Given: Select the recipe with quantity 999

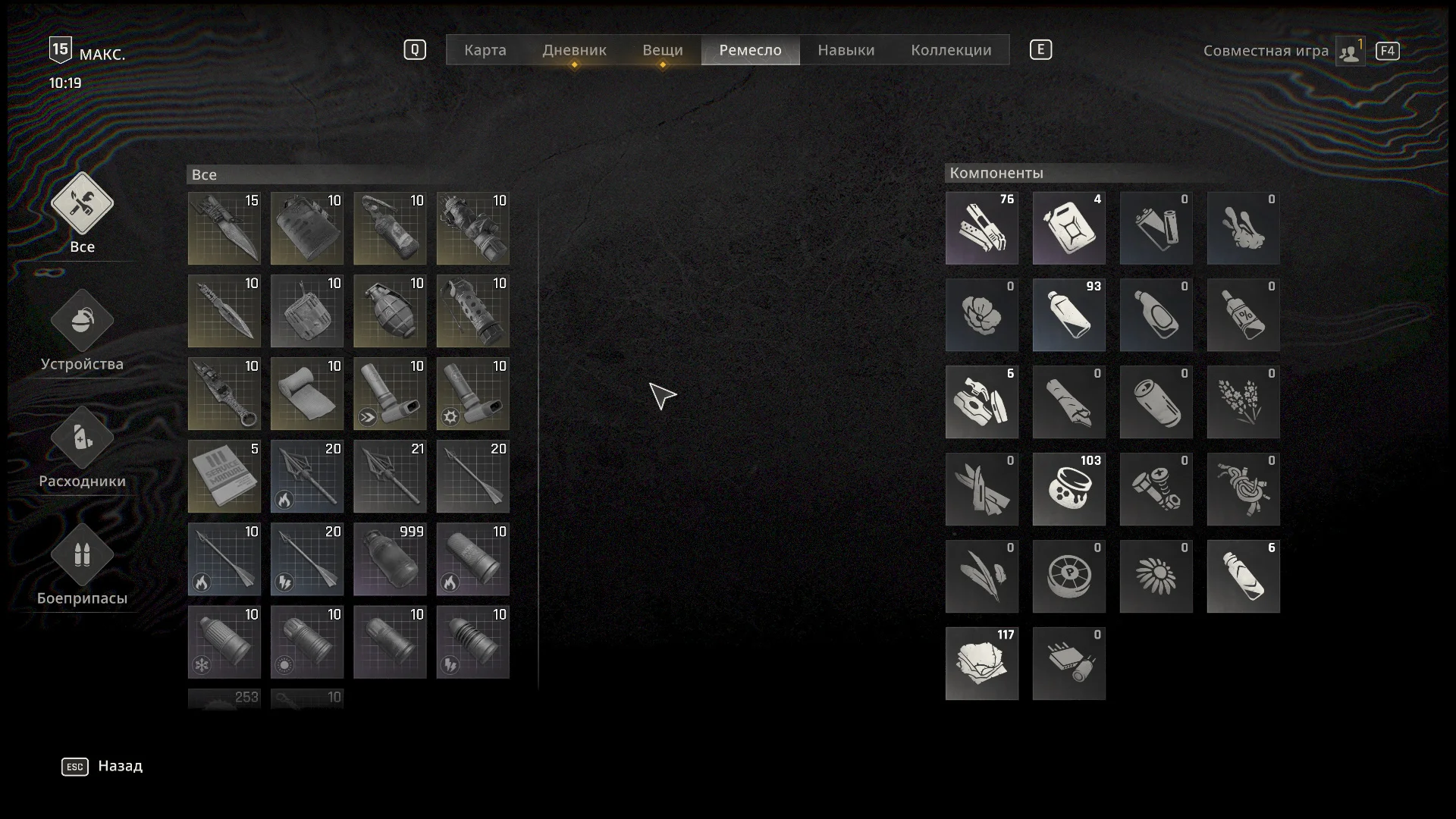Looking at the screenshot, I should tap(390, 559).
